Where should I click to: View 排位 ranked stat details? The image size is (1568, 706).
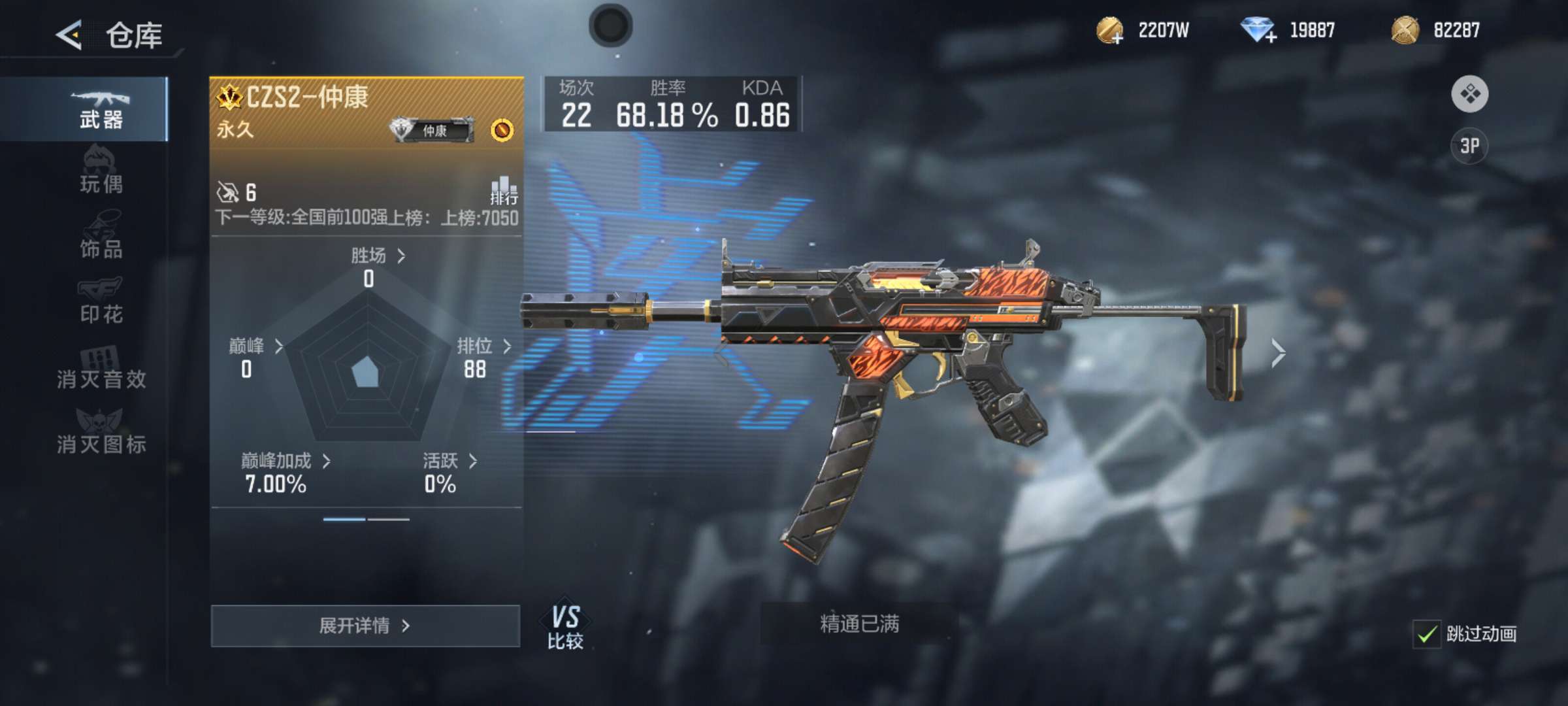point(483,346)
